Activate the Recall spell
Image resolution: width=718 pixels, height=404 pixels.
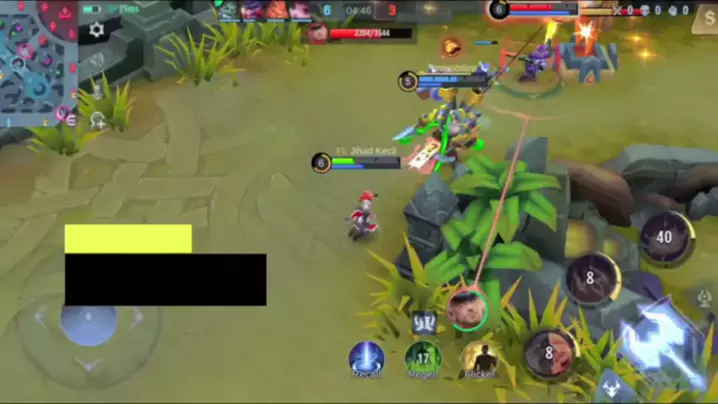tap(367, 359)
